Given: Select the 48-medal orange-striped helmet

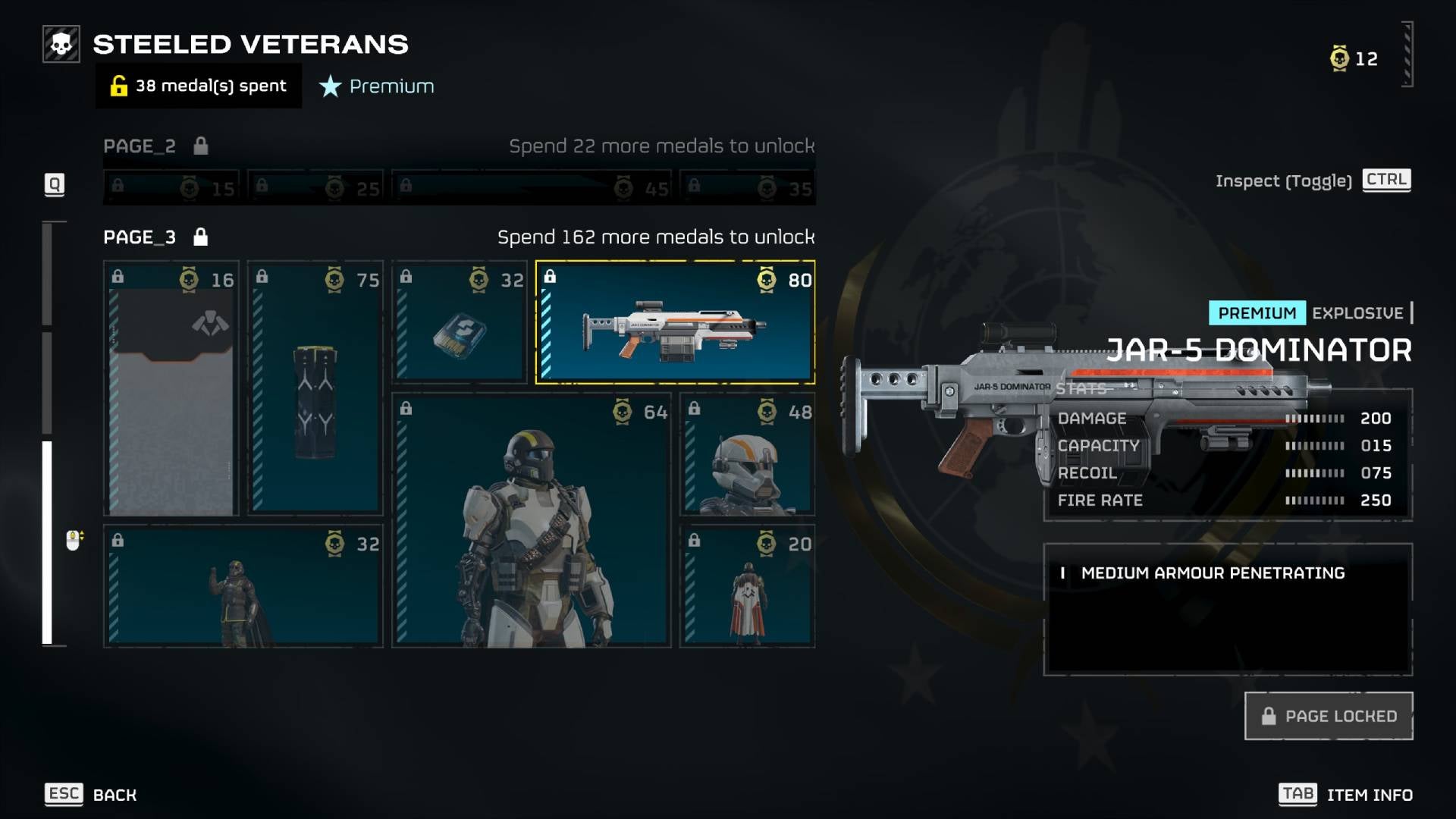Looking at the screenshot, I should [x=748, y=454].
